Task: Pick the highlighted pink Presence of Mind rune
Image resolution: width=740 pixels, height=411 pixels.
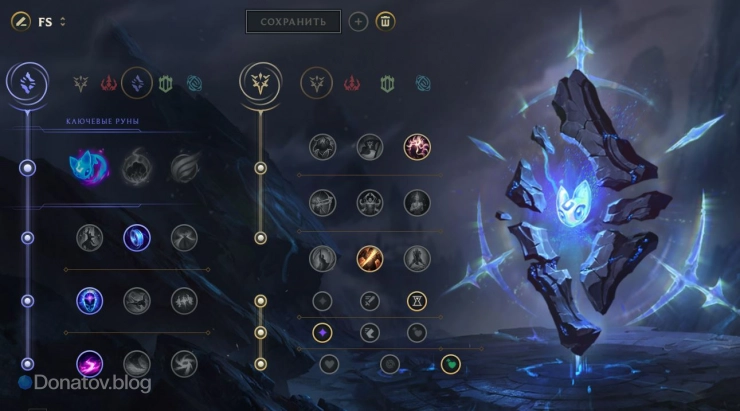Action: click(417, 148)
